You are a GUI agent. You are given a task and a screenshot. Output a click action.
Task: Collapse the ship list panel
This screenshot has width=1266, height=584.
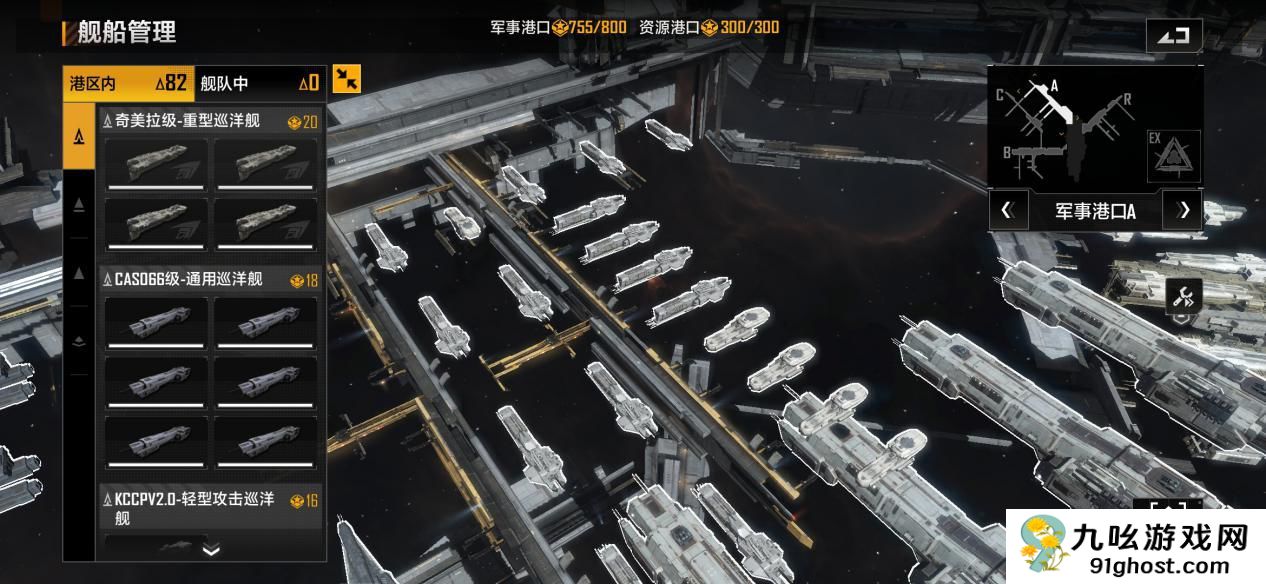(347, 79)
